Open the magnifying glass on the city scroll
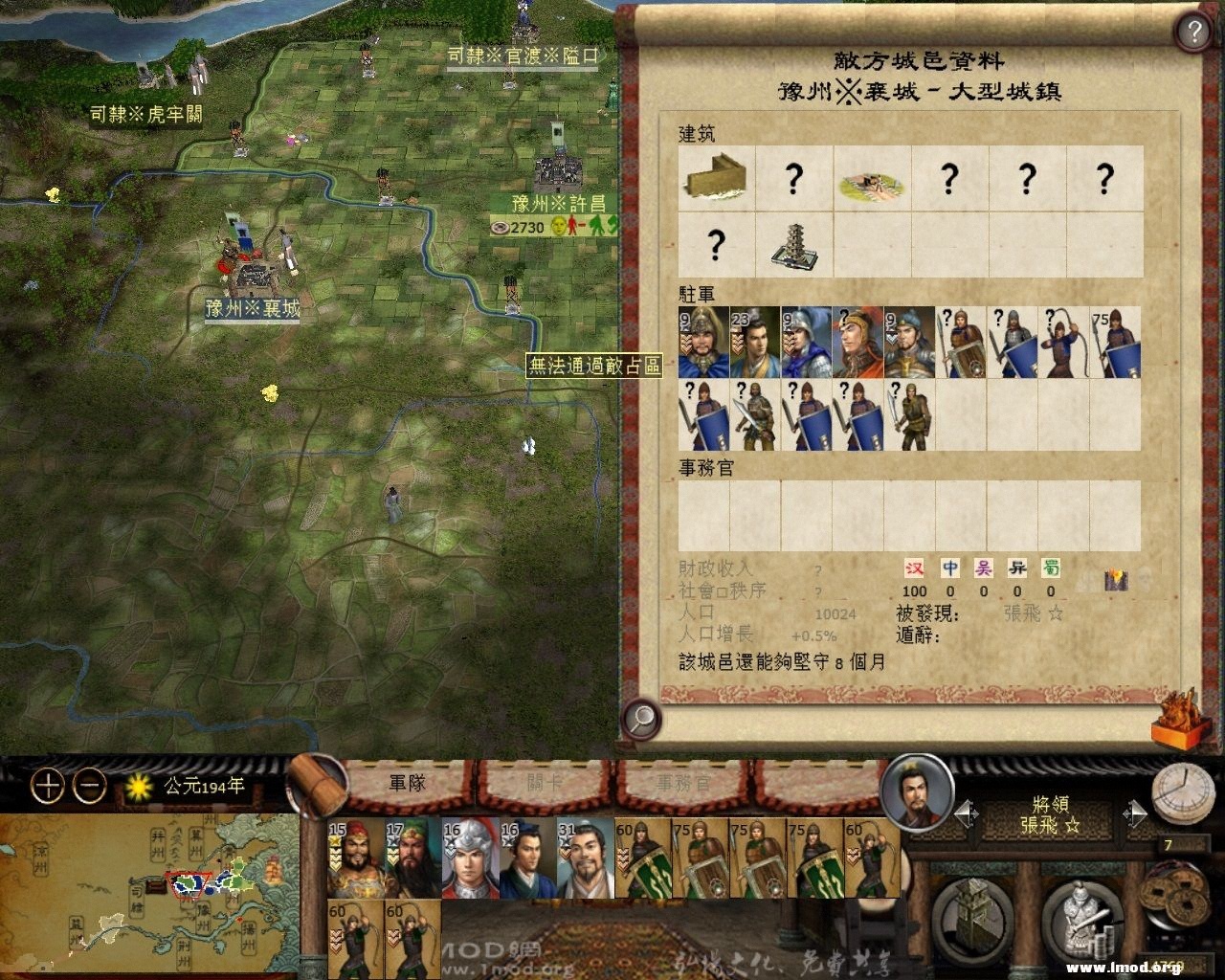 pyautogui.click(x=639, y=720)
